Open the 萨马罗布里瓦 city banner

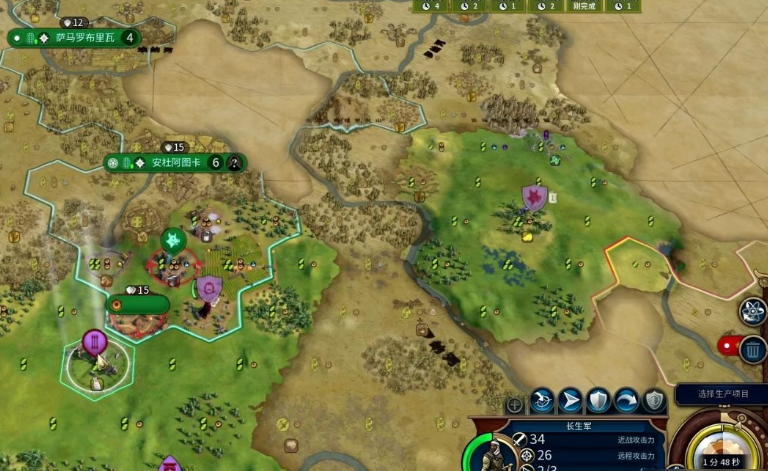pyautogui.click(x=74, y=37)
